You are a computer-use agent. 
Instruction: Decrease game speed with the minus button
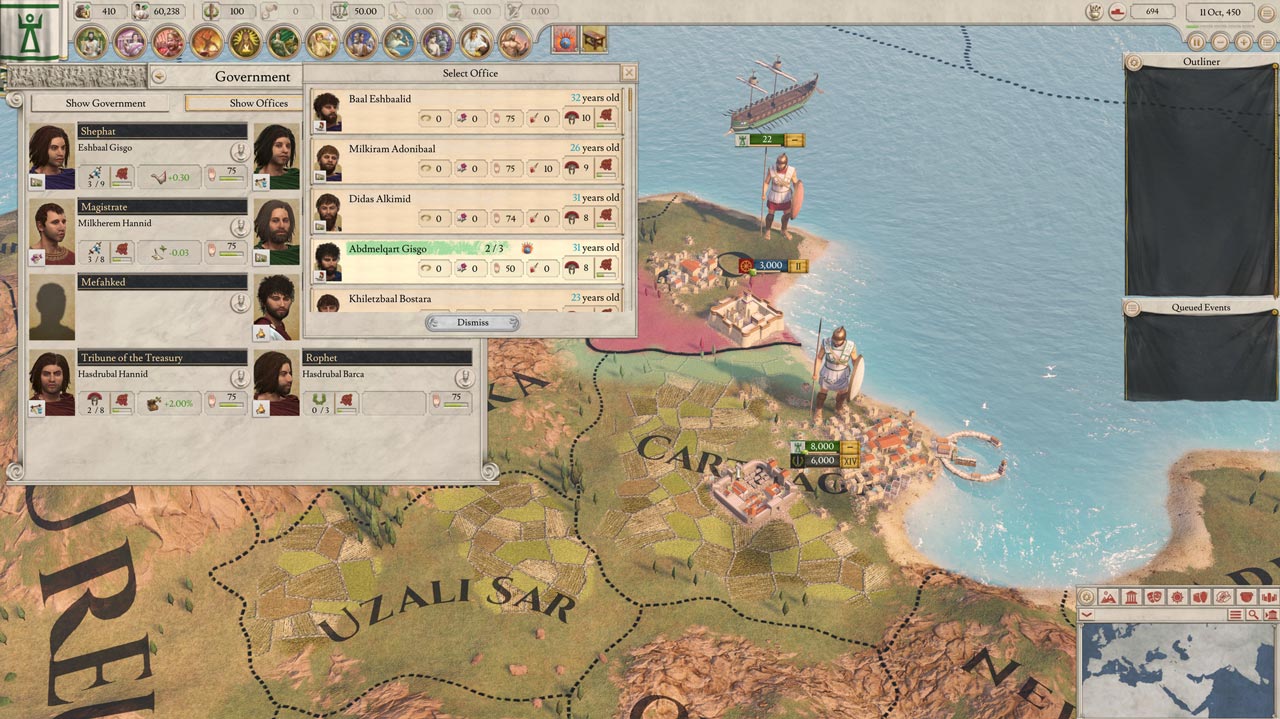tap(1220, 42)
